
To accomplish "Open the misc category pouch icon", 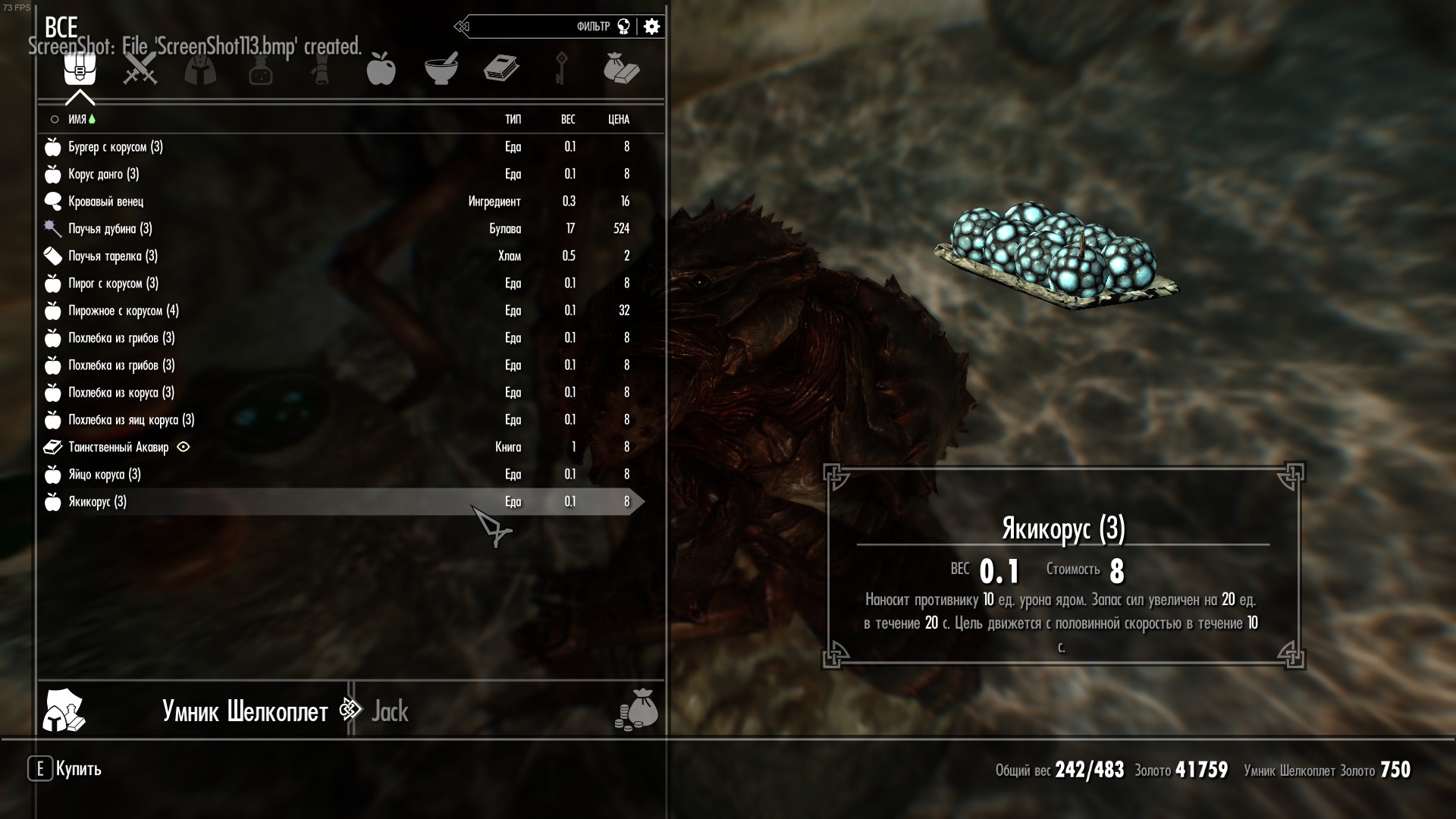I will 621,70.
